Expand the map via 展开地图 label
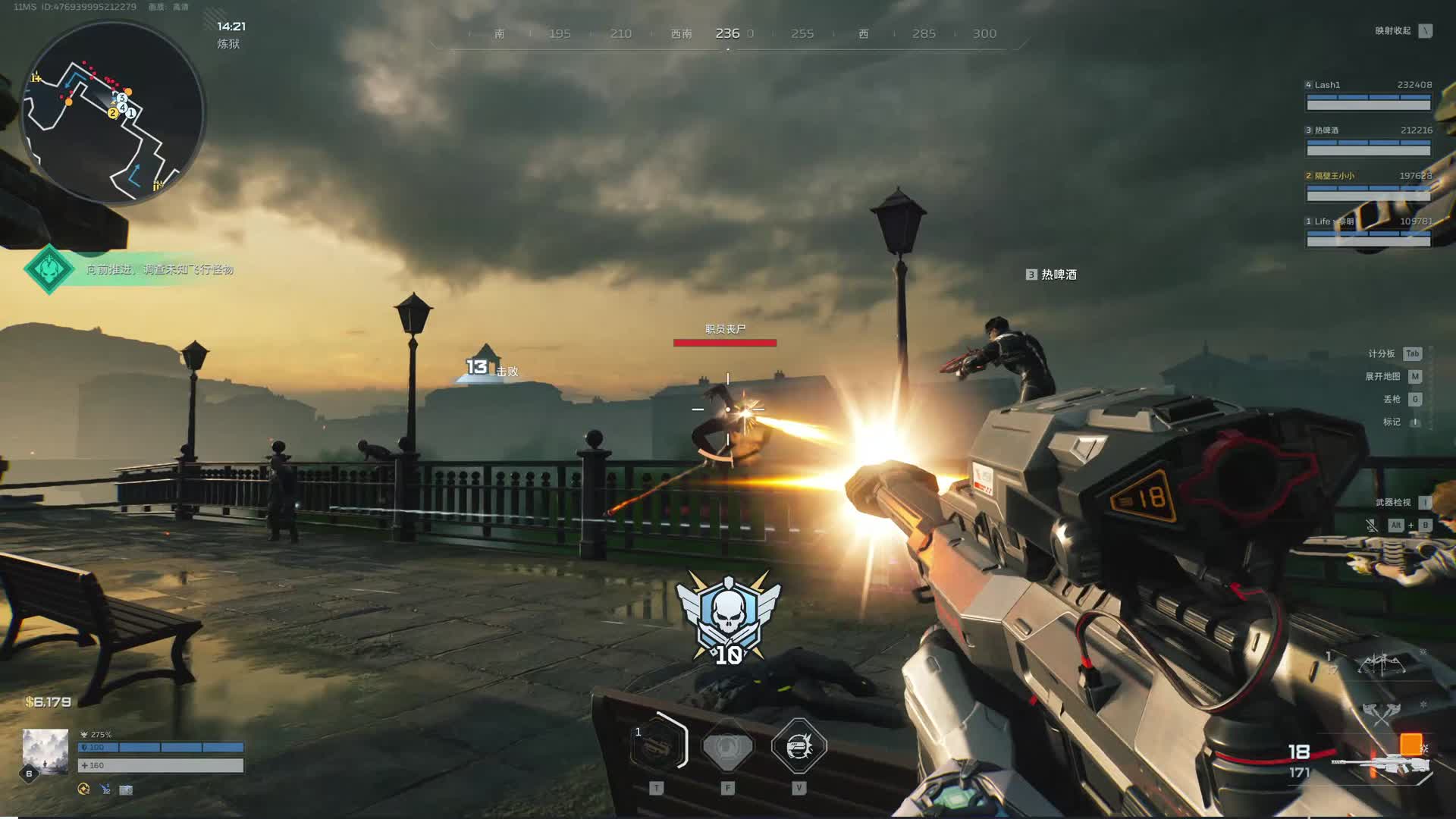 coord(1382,376)
